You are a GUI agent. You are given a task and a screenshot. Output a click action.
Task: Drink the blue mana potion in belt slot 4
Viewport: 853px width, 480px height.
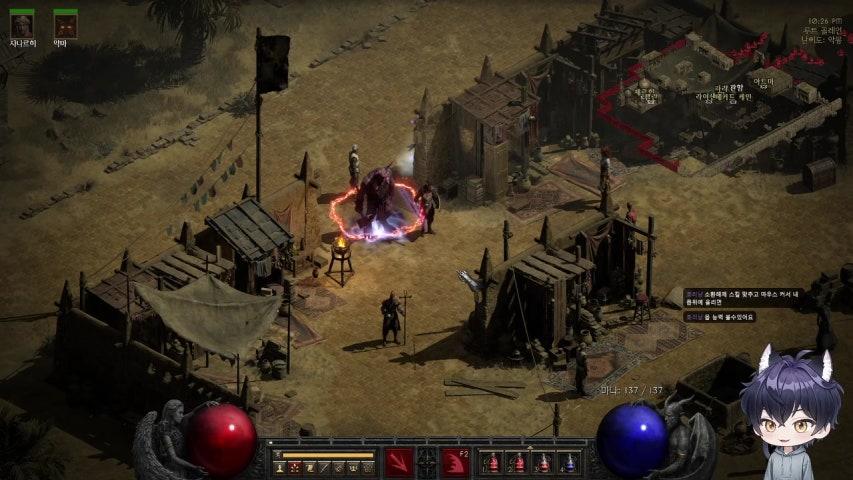point(568,462)
